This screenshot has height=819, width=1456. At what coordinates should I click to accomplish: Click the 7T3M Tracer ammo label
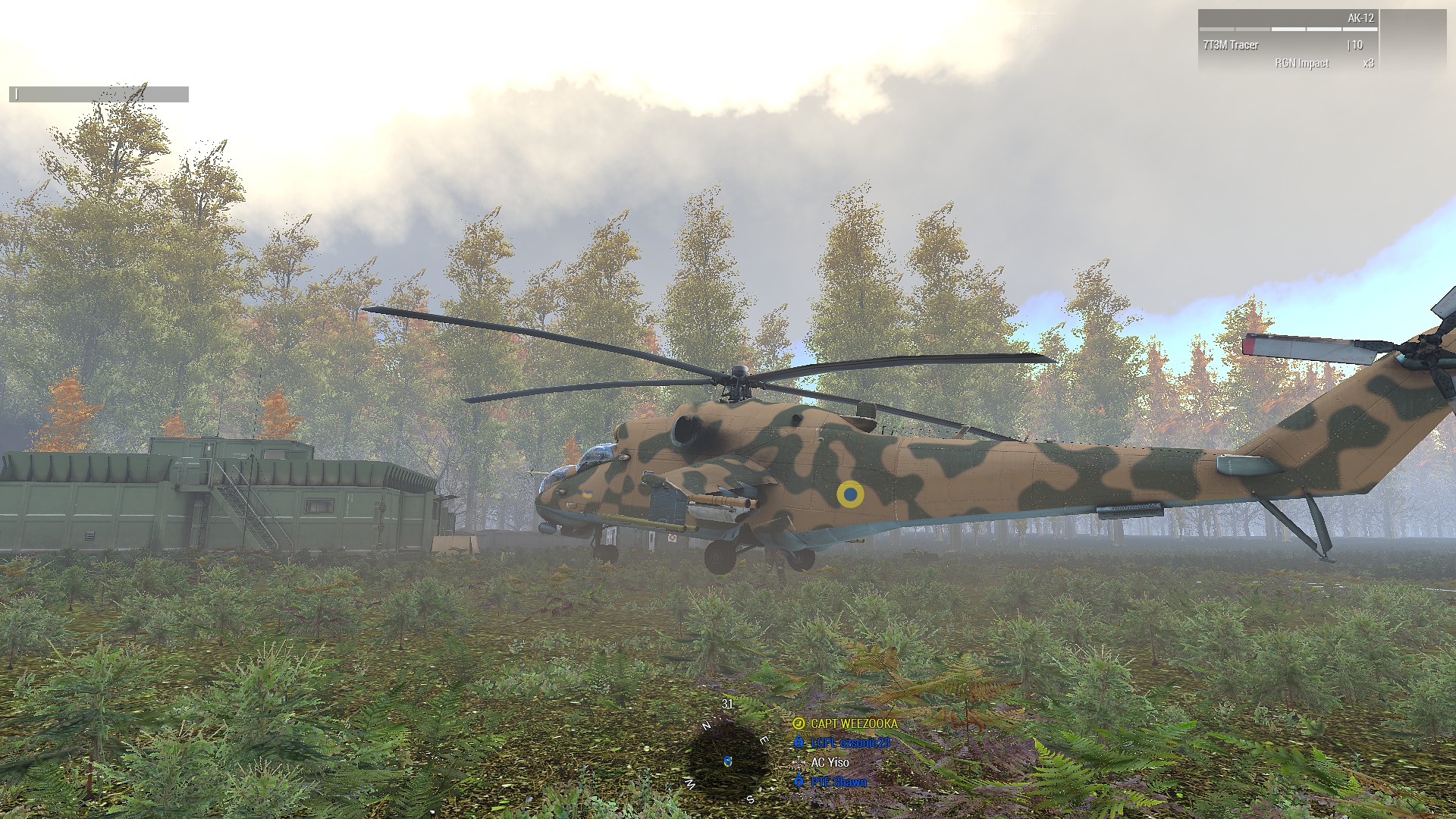[x=1231, y=45]
